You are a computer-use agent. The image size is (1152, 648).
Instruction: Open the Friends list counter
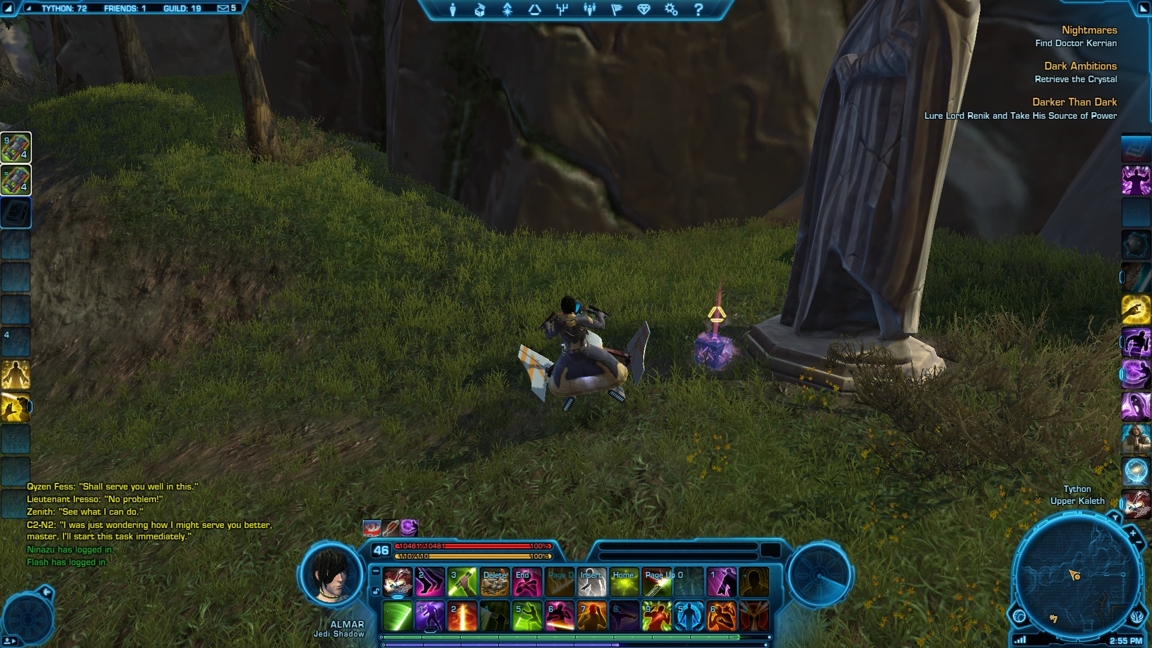[124, 8]
